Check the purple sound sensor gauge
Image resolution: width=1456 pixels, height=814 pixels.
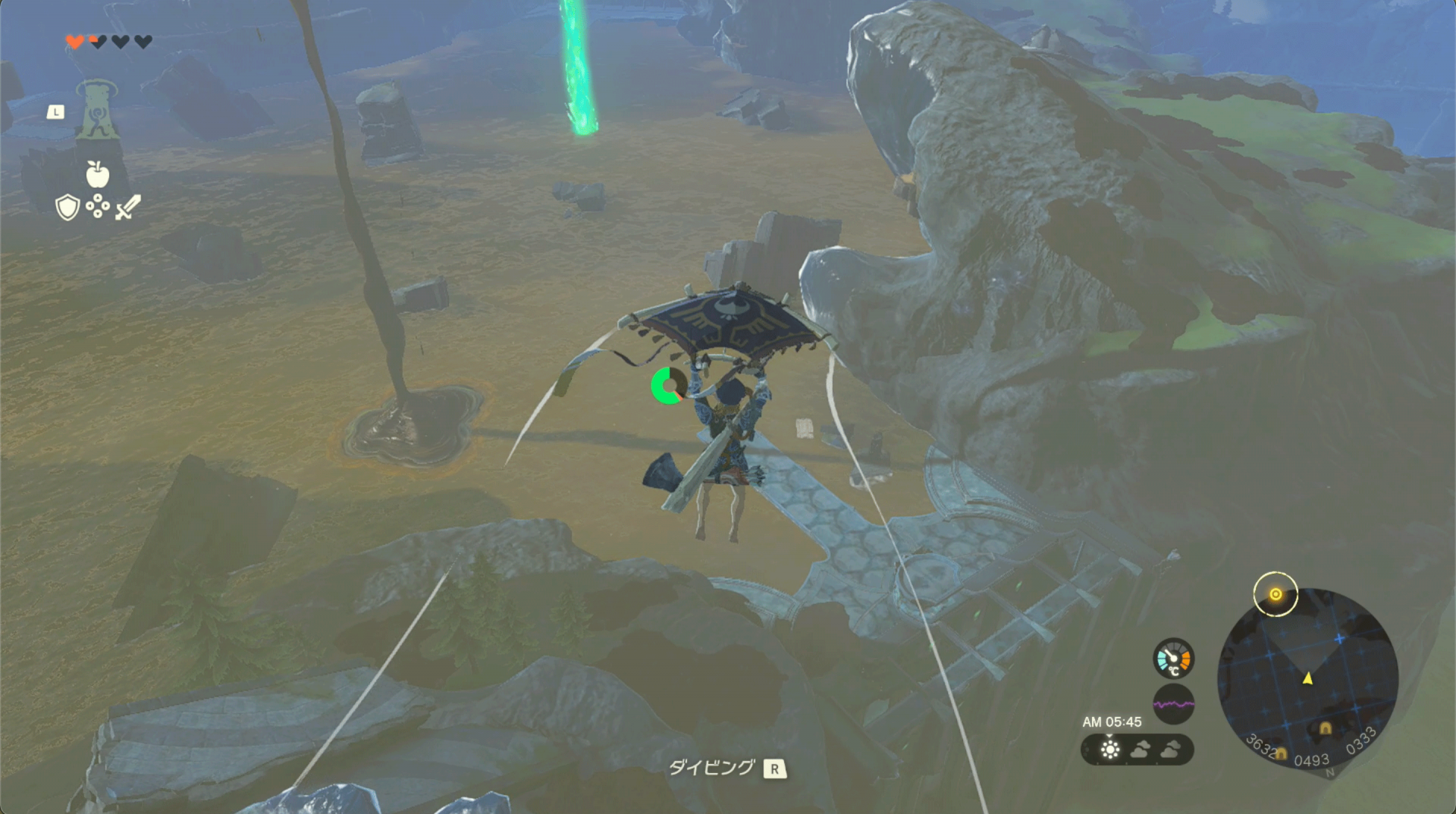point(1173,704)
